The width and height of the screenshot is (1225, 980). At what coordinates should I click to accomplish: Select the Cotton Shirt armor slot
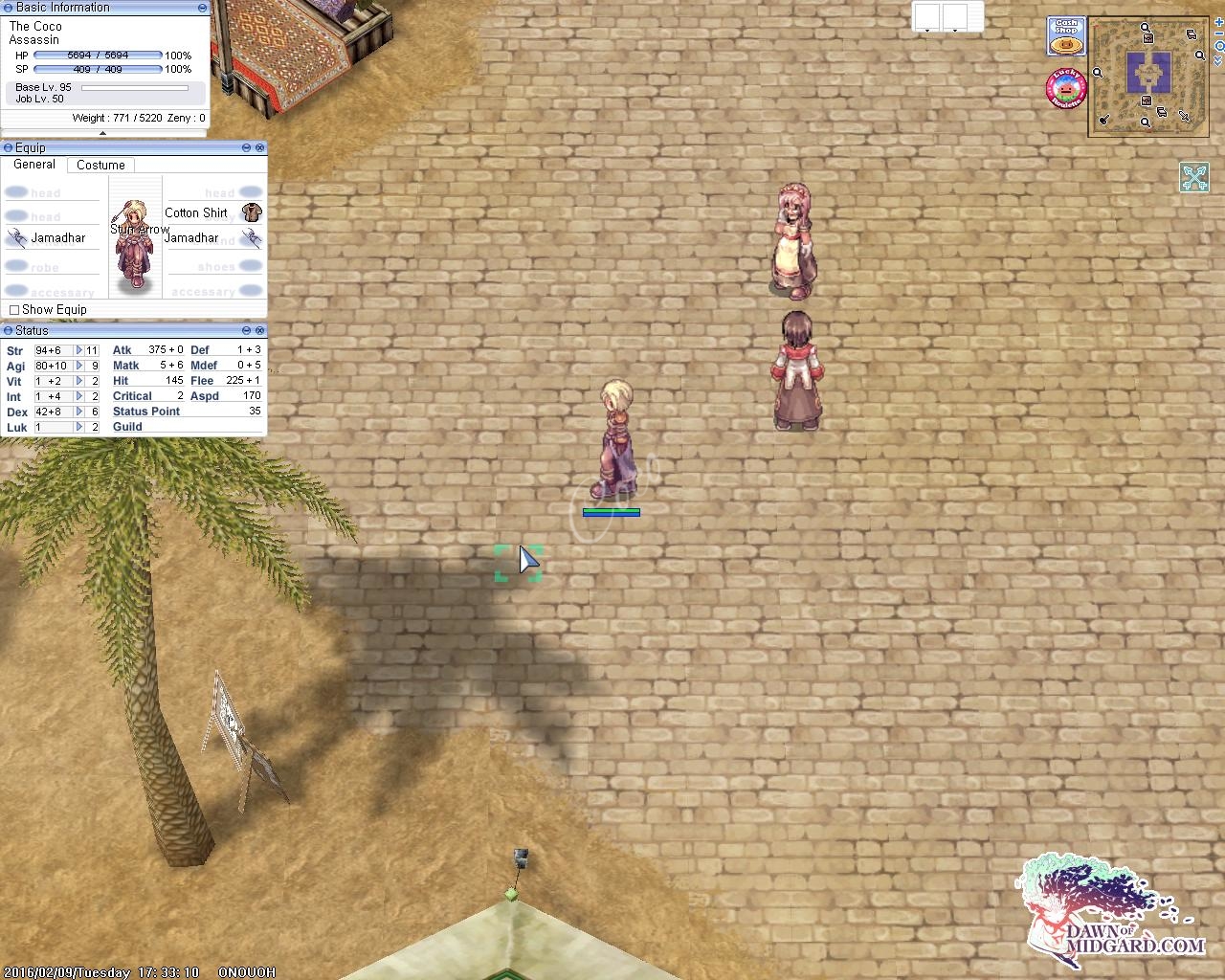tap(251, 213)
